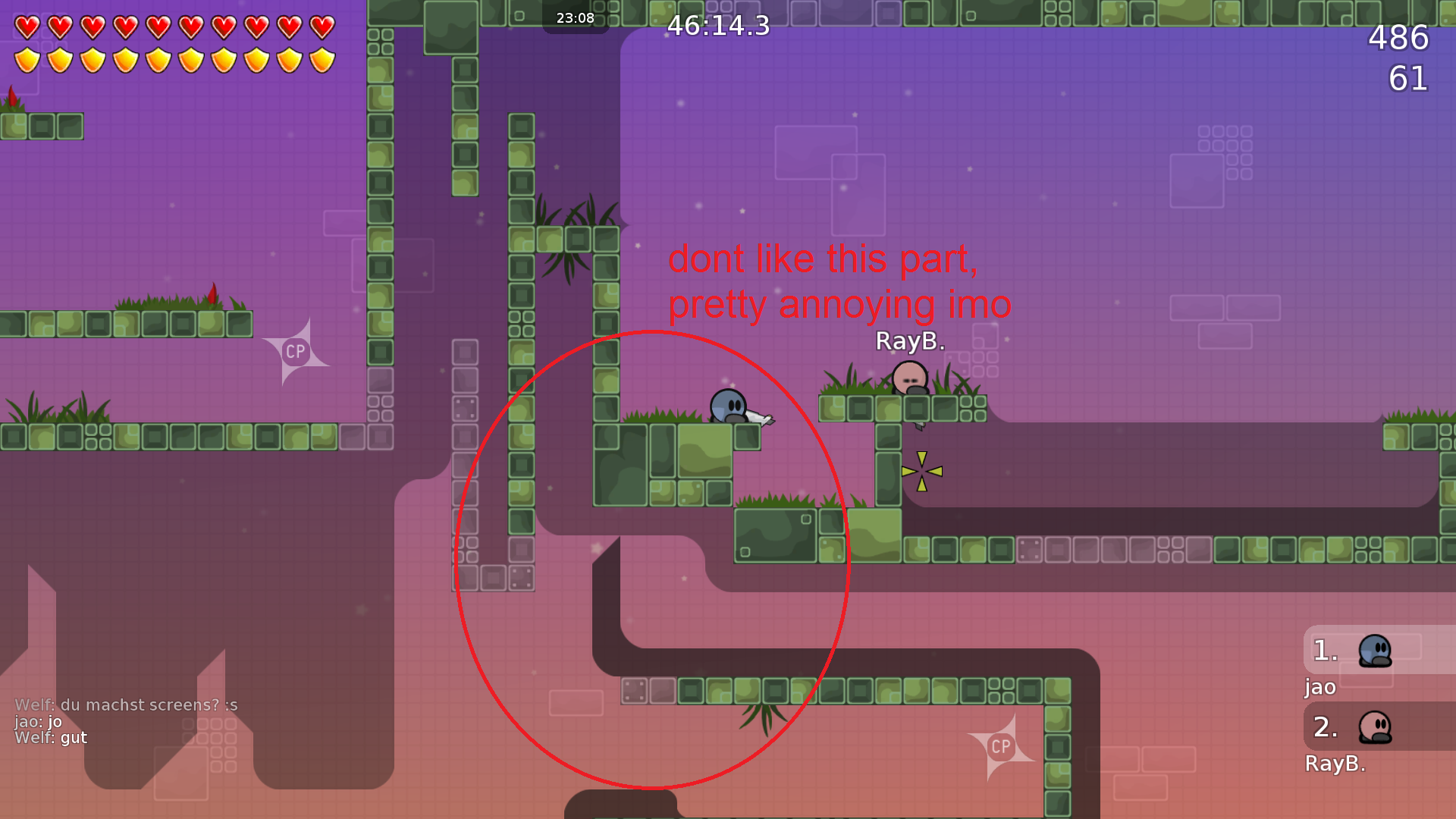Click the chat message from Welf asking about screens
Screen dimensions: 1456x819
click(x=126, y=704)
